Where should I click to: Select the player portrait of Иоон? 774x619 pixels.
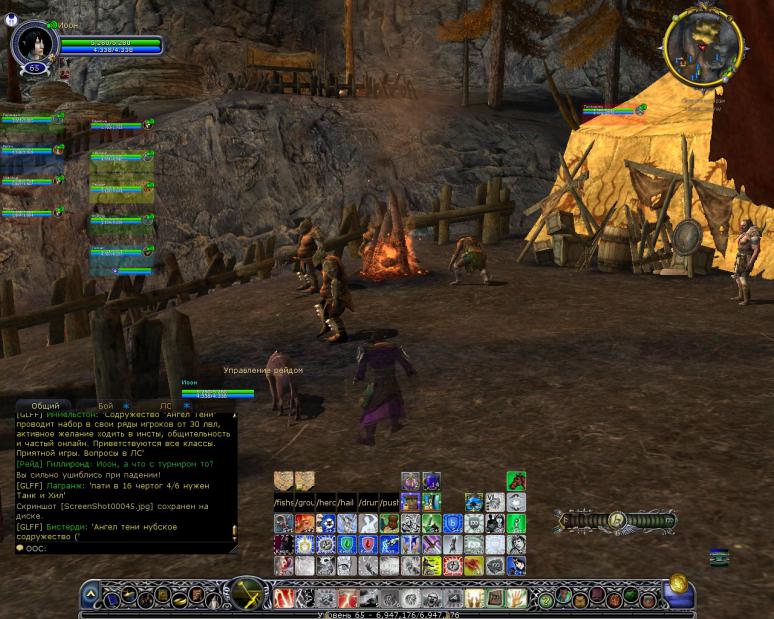tap(33, 43)
